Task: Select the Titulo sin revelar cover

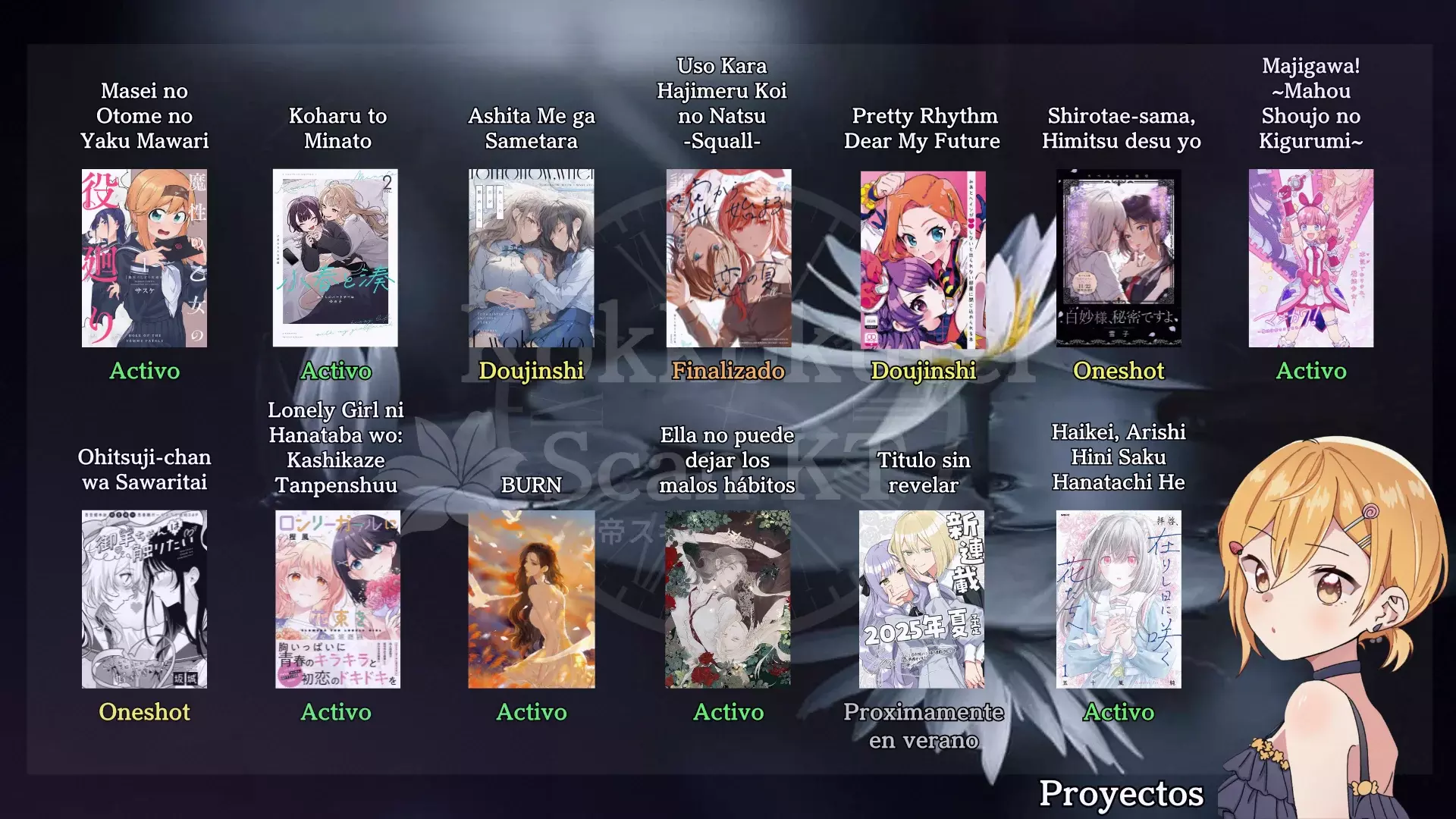Action: (x=921, y=599)
